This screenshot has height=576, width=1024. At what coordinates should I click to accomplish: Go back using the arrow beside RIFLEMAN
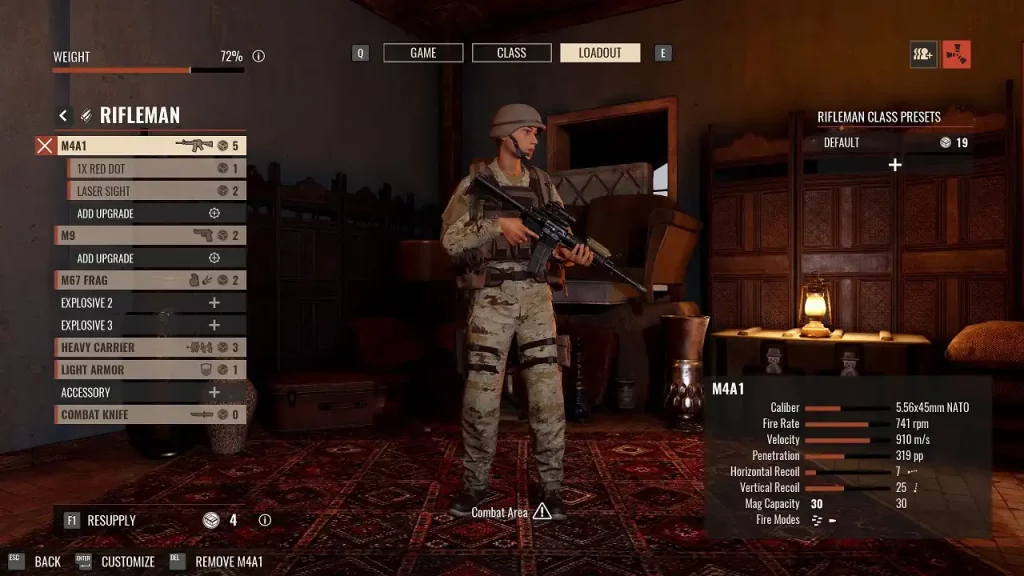coord(63,116)
